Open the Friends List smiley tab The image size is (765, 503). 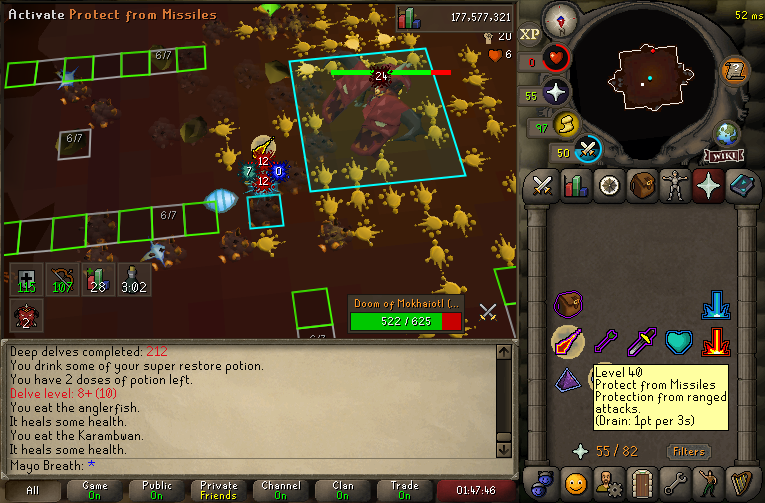[x=575, y=483]
